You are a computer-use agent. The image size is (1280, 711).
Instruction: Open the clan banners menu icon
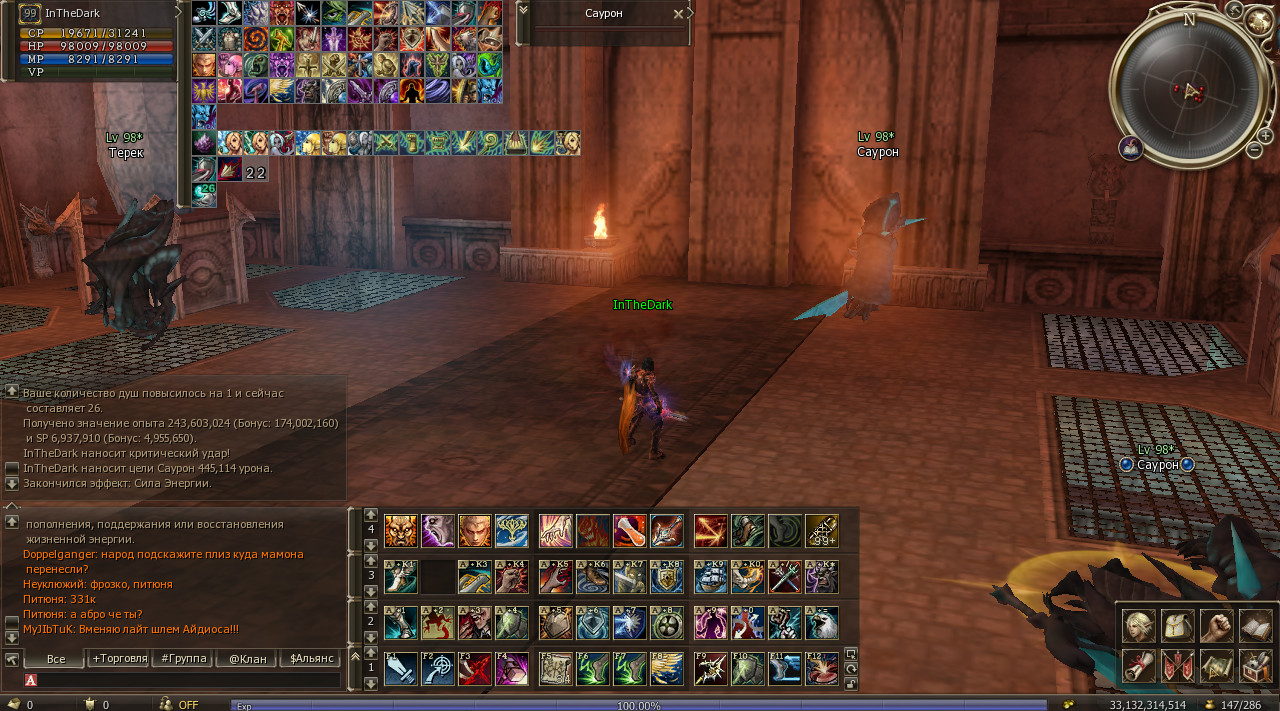[1177, 665]
